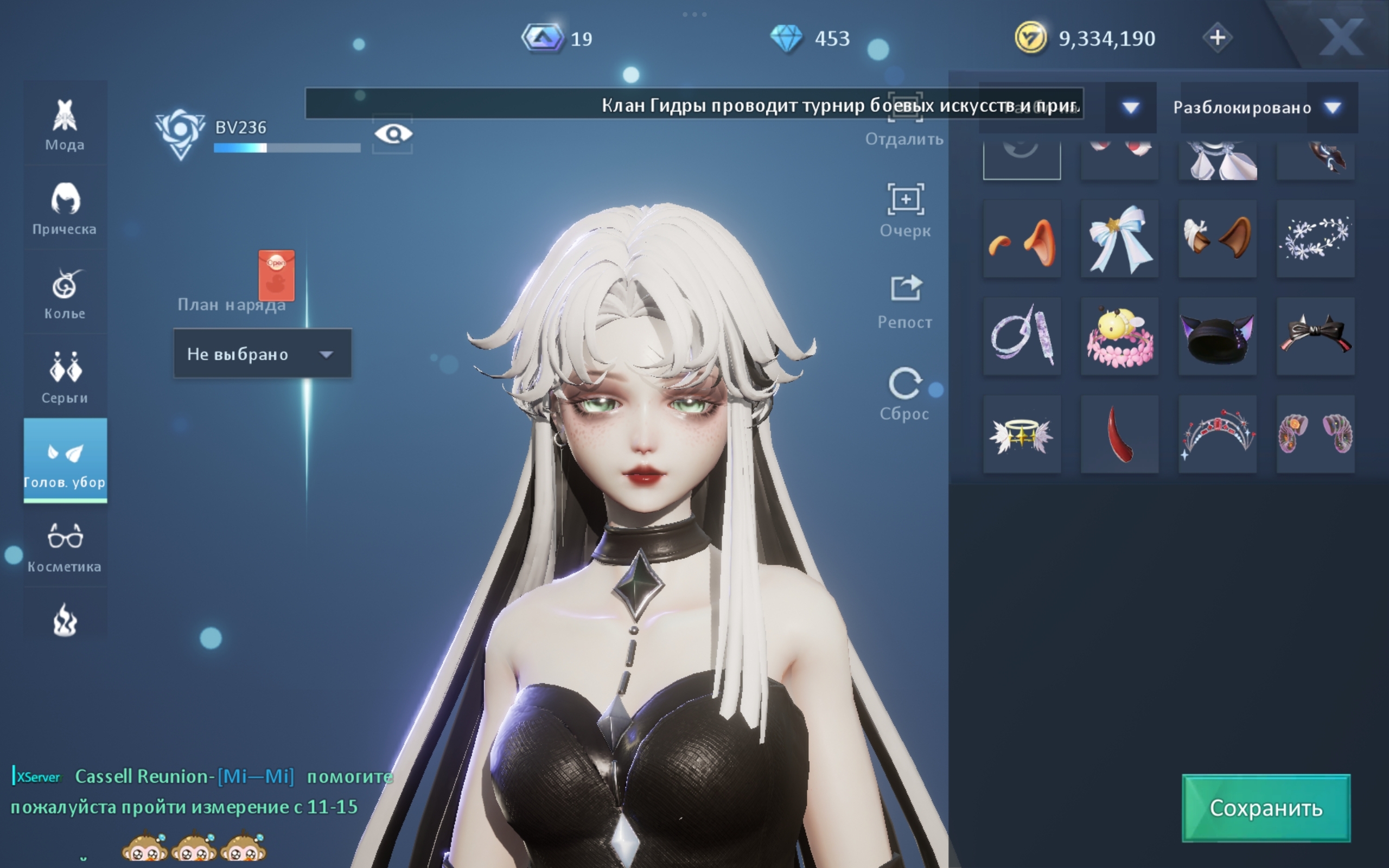Add more gold with the plus button
This screenshot has height=868, width=1389.
[1217, 38]
